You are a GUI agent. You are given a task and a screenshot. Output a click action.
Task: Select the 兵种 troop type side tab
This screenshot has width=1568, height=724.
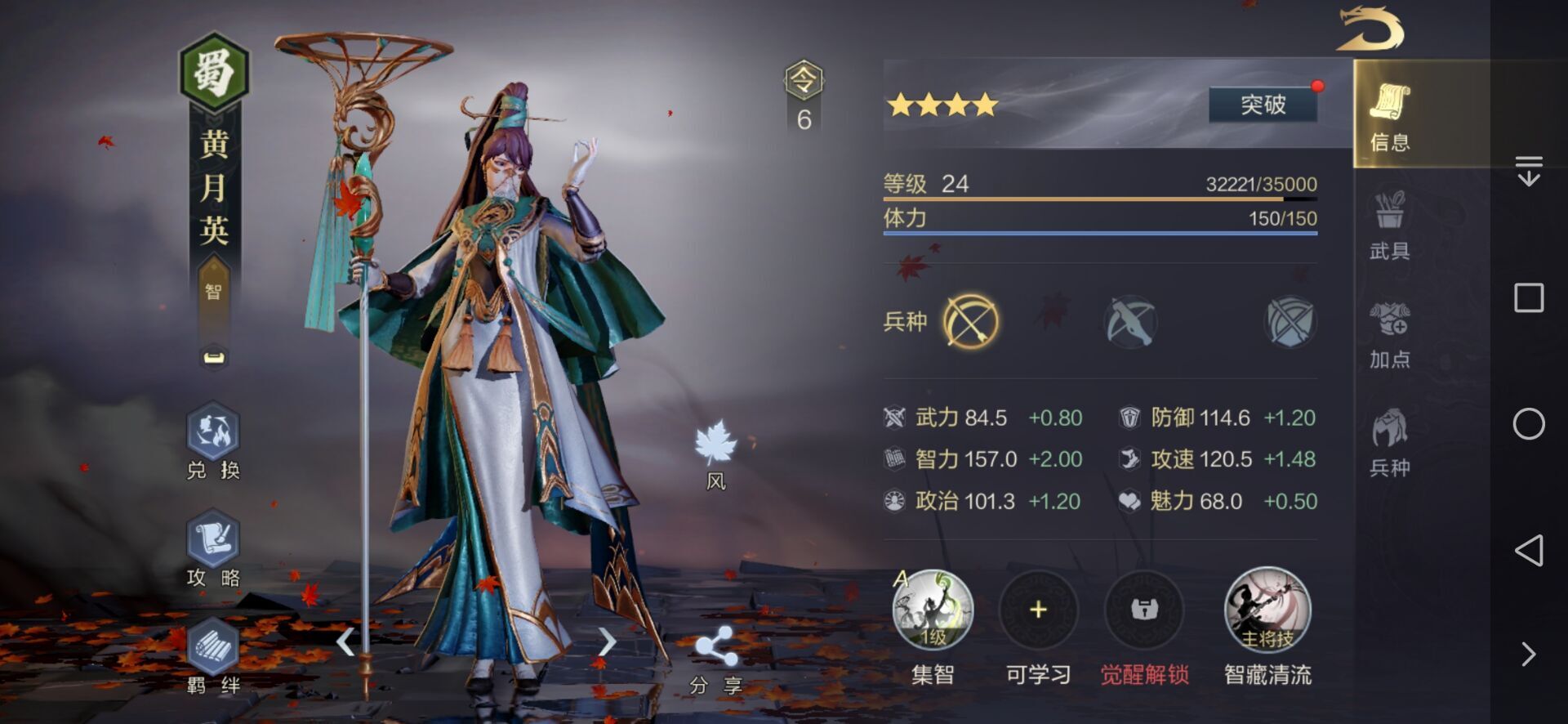point(1389,442)
